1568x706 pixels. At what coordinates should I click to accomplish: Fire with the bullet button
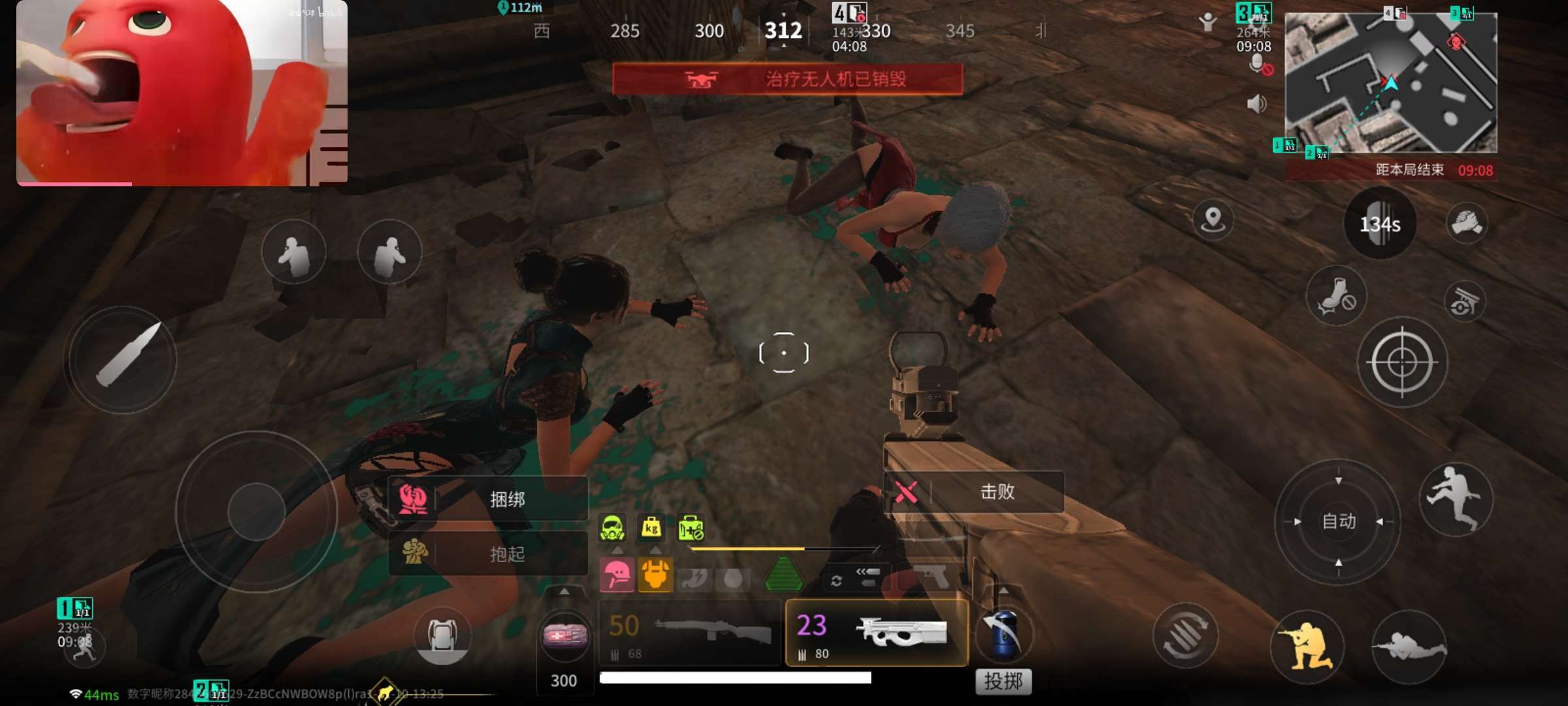point(122,359)
